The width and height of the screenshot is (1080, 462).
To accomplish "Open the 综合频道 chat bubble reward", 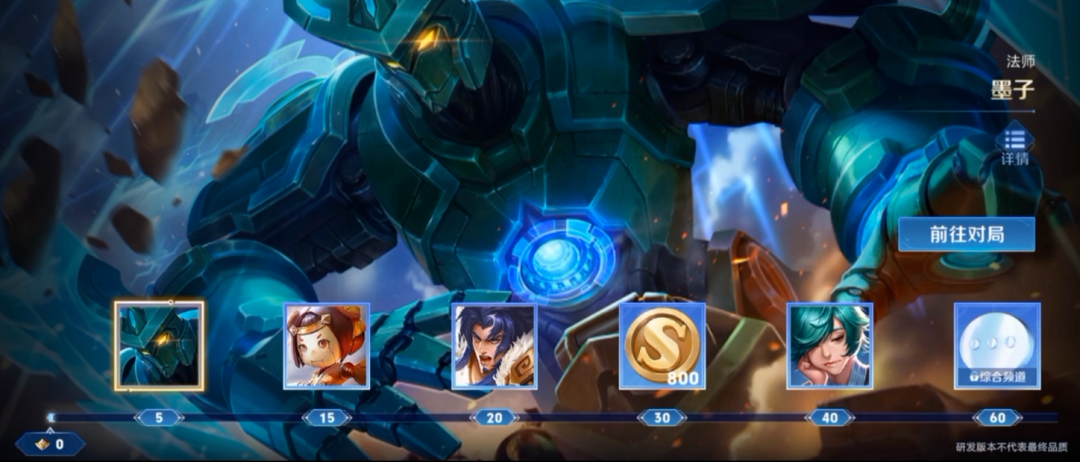I will pyautogui.click(x=997, y=345).
